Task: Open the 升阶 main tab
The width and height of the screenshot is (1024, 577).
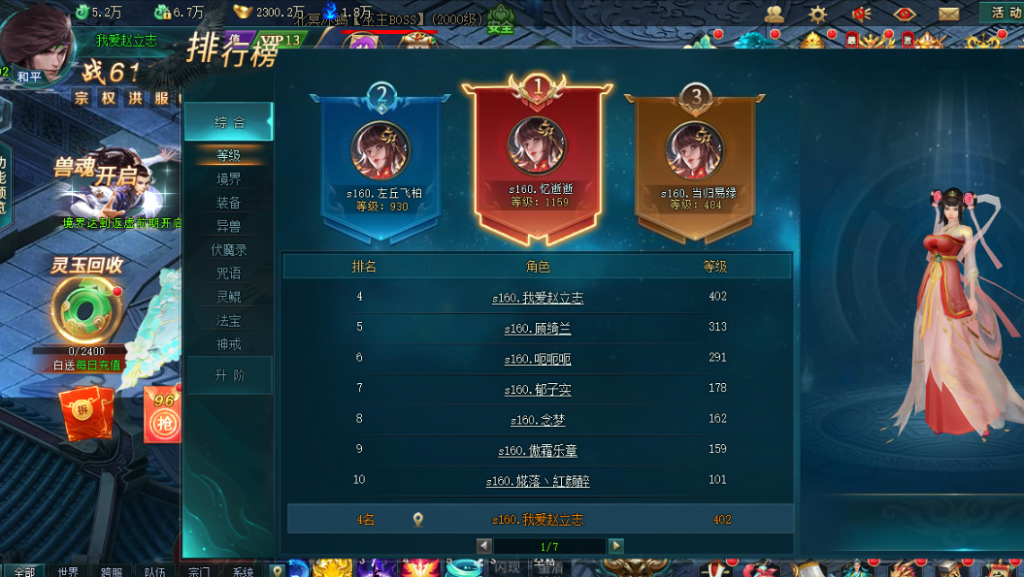Action: point(229,376)
